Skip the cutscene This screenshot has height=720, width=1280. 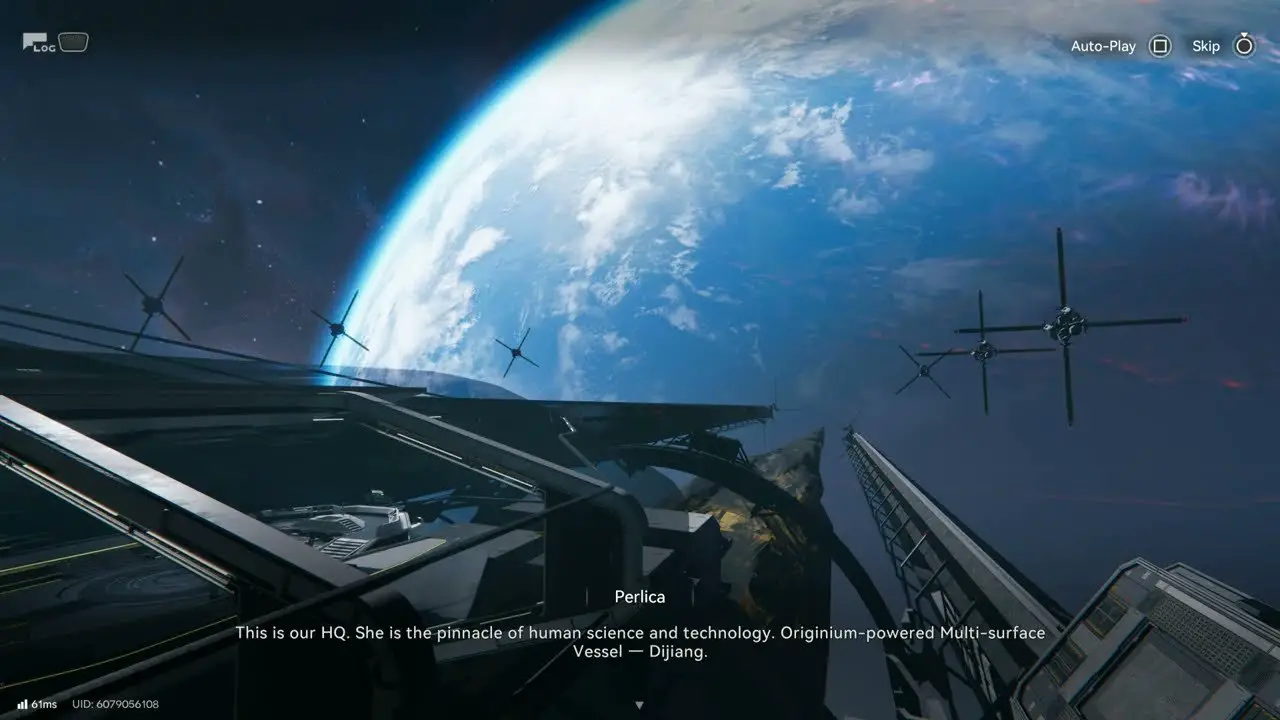coord(1243,46)
